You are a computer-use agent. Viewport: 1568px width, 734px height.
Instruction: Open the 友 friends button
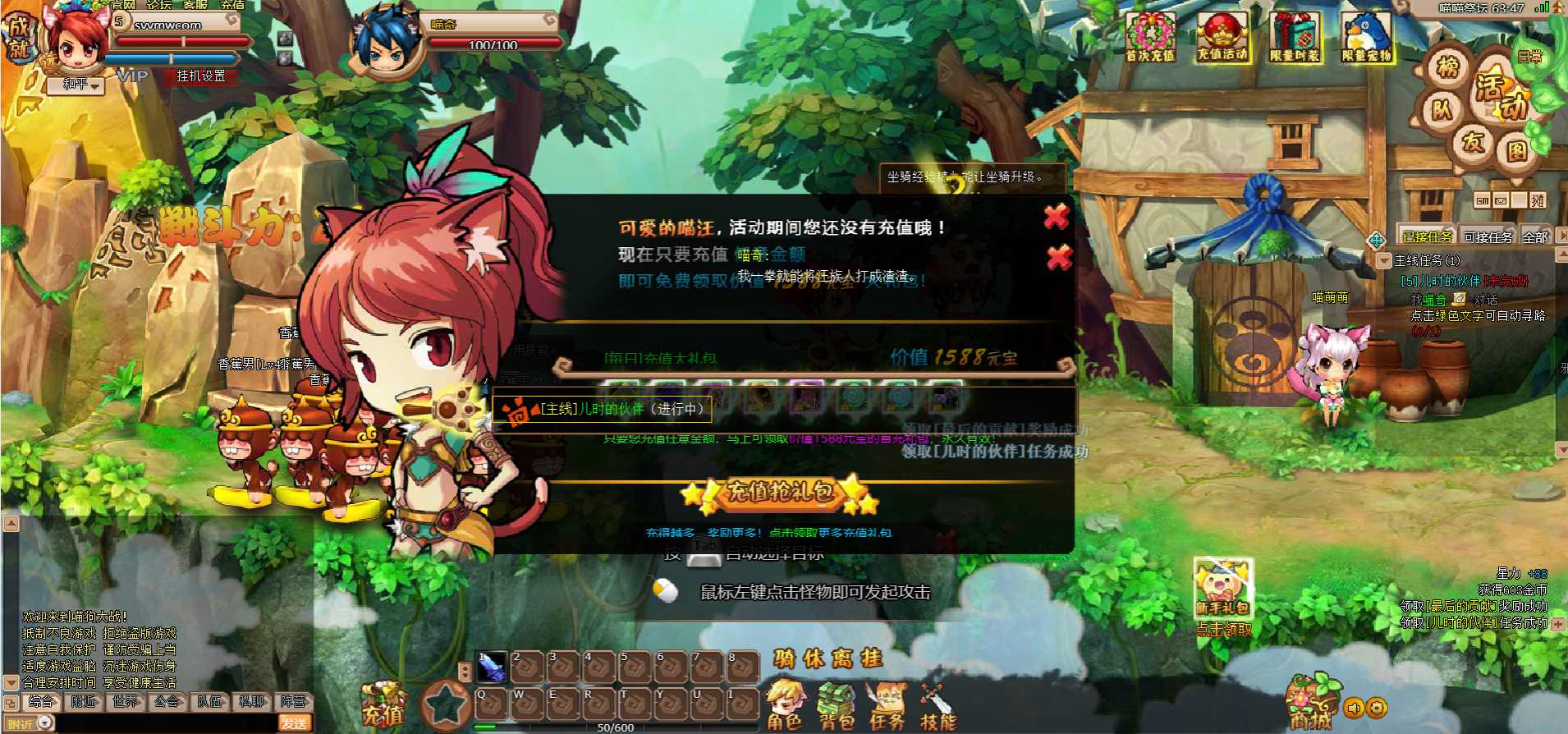pyautogui.click(x=1474, y=141)
